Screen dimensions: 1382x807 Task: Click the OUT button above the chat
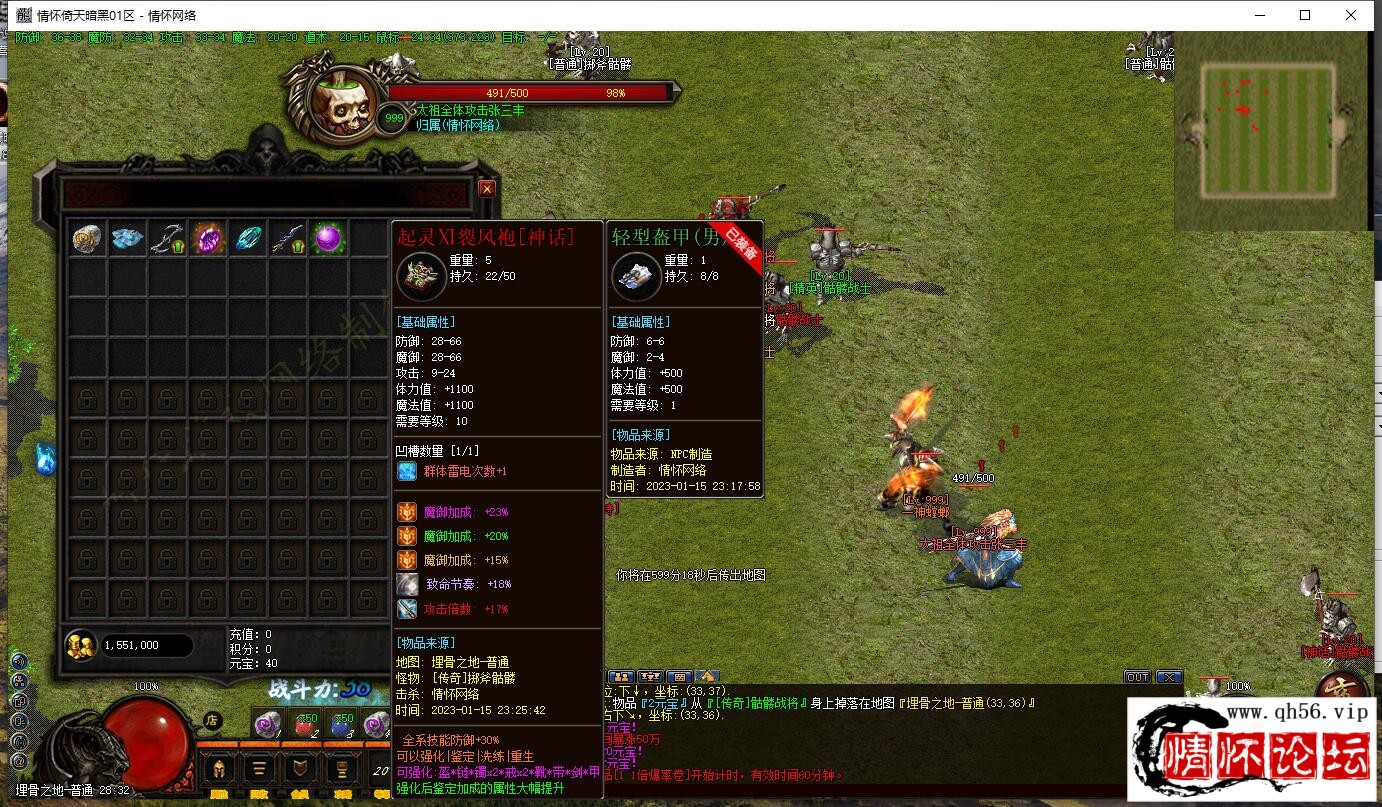1137,677
